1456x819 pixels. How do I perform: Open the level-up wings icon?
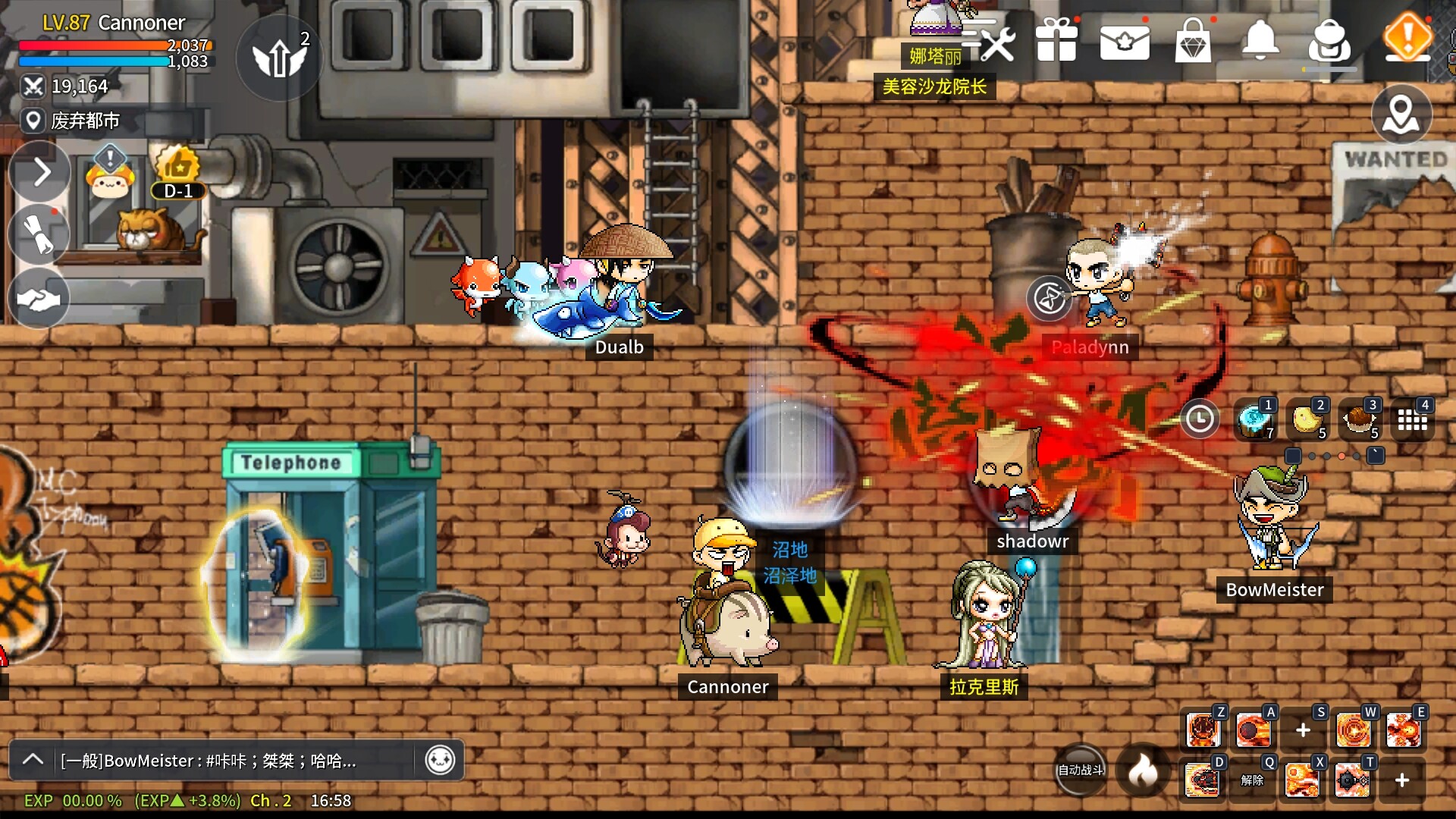(x=279, y=58)
